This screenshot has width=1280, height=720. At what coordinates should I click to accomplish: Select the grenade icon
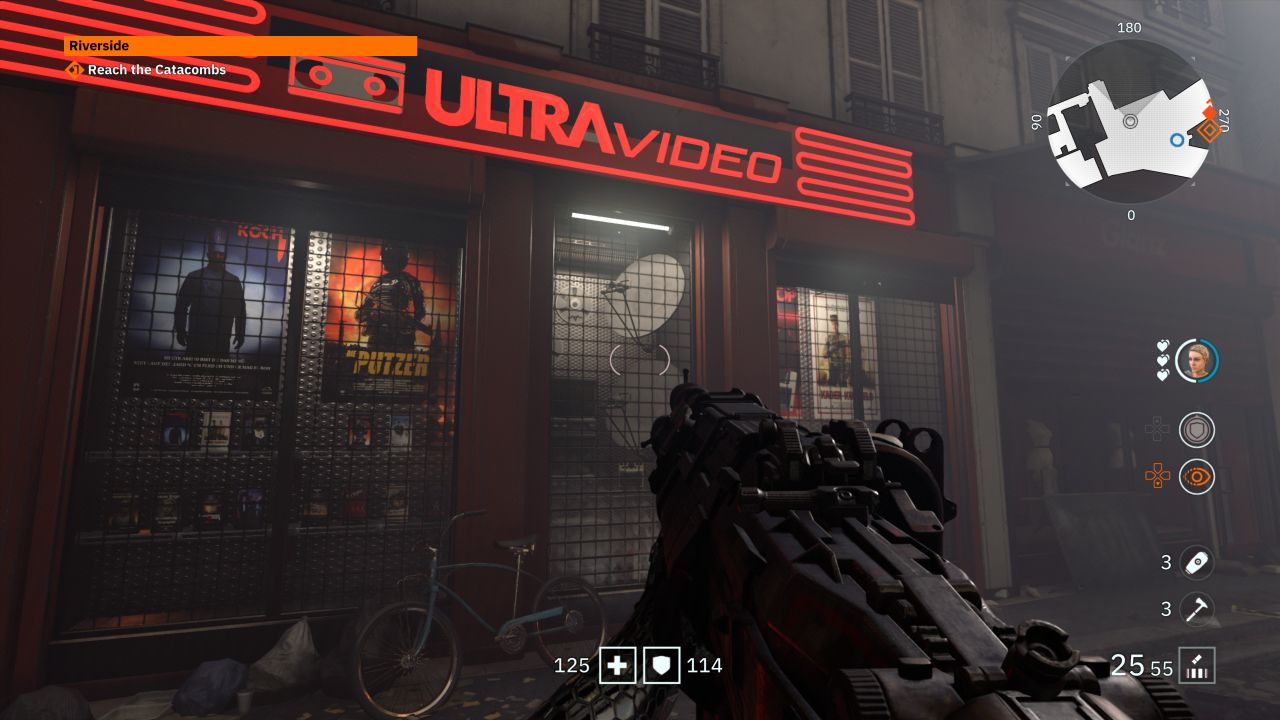pos(1196,563)
